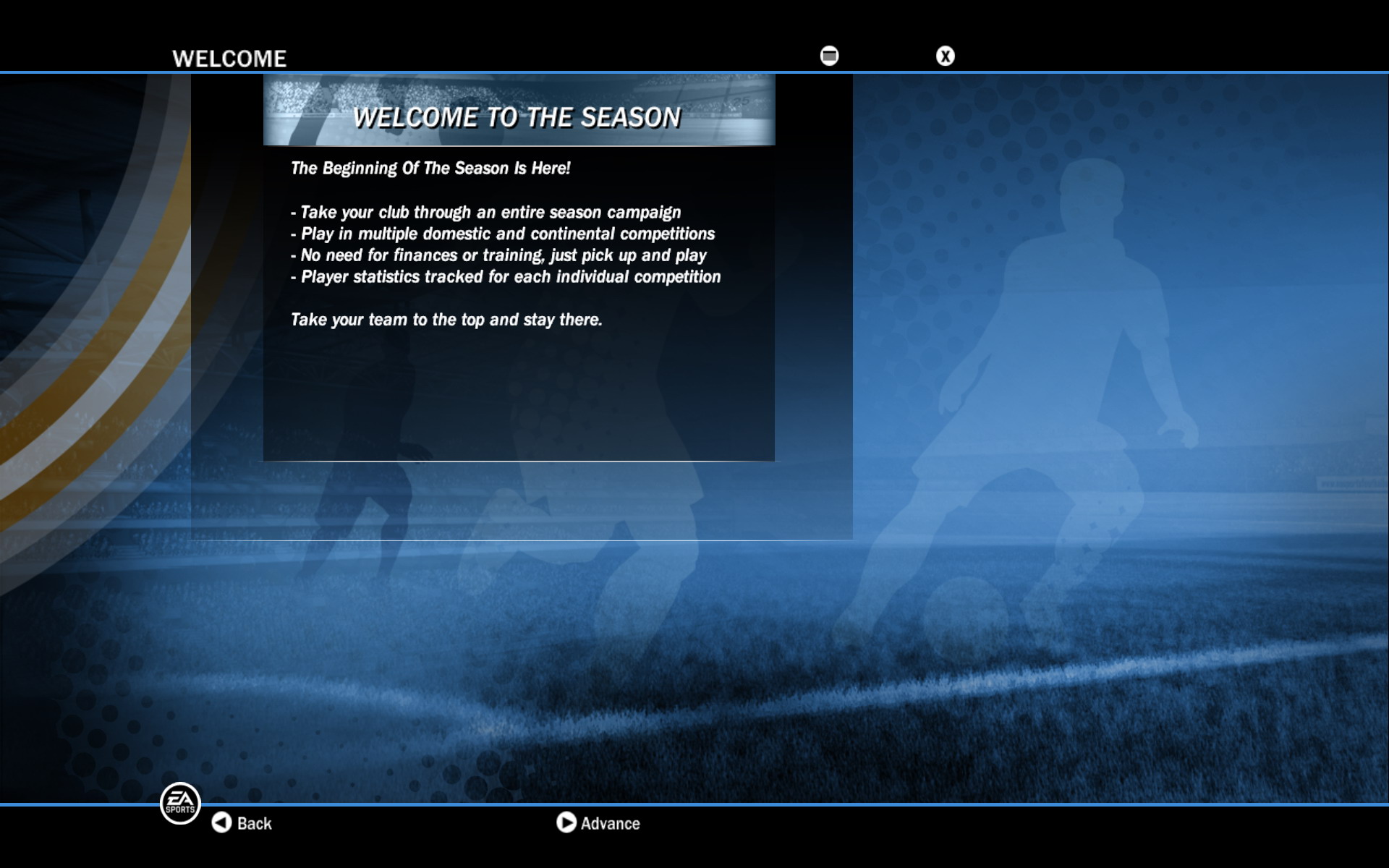Click 'Take your team to the top' text

[x=446, y=319]
